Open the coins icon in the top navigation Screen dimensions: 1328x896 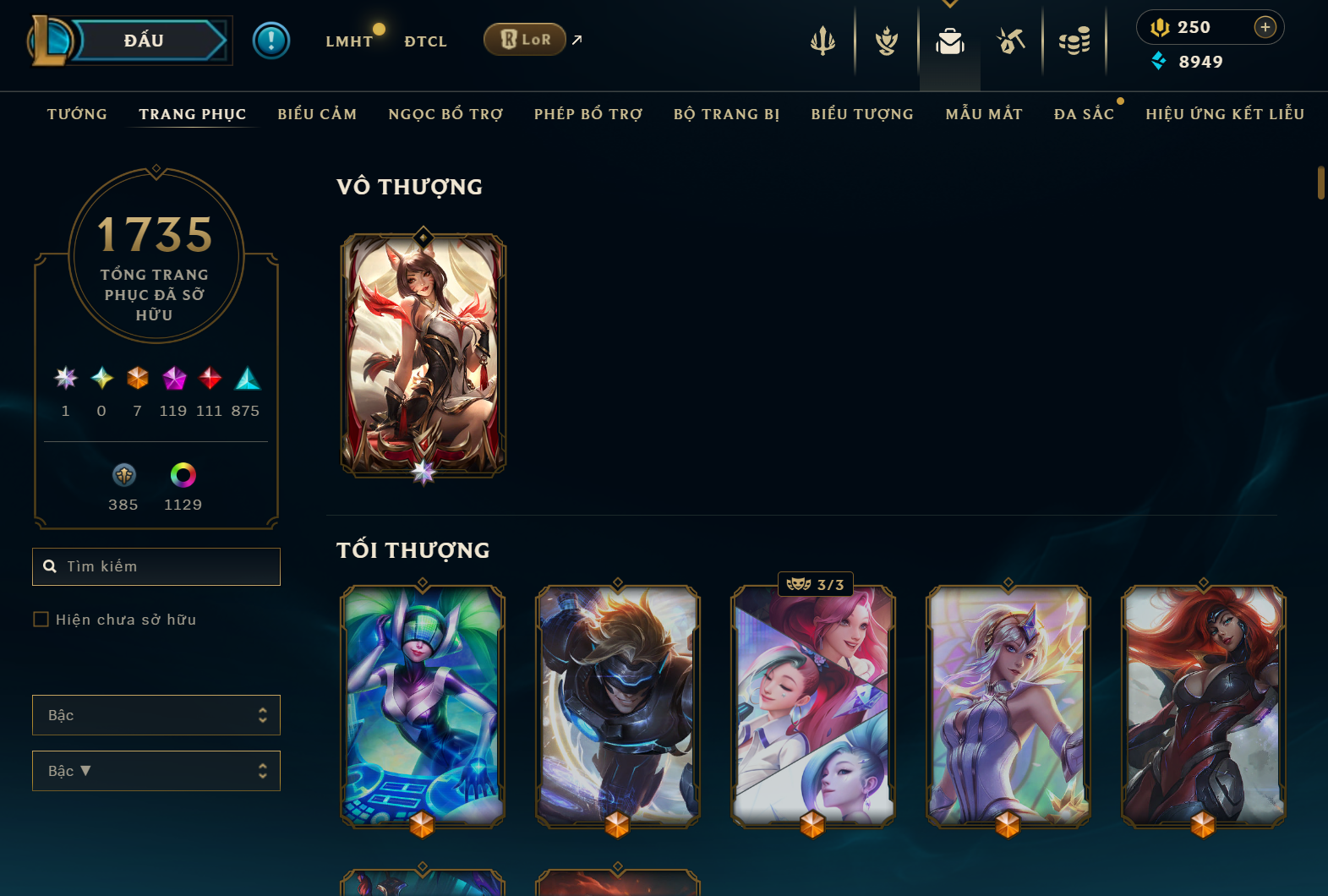(x=1074, y=40)
